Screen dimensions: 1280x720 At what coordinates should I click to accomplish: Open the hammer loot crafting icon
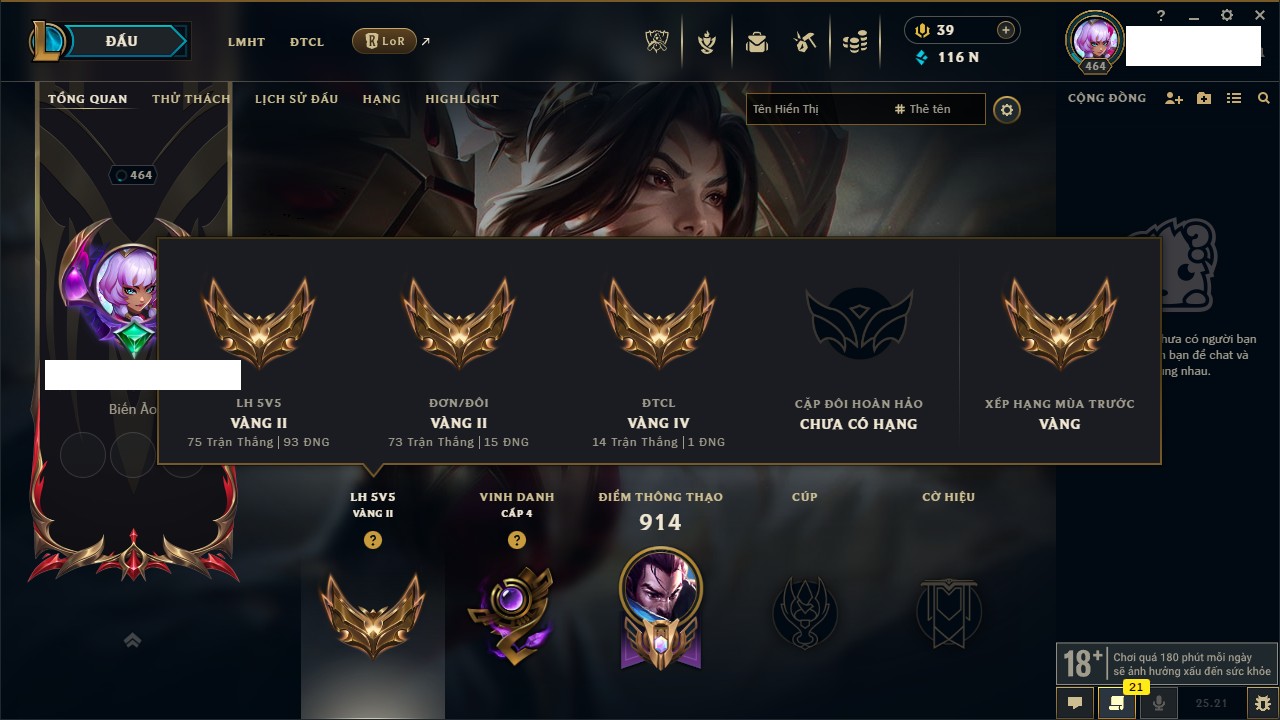point(805,42)
